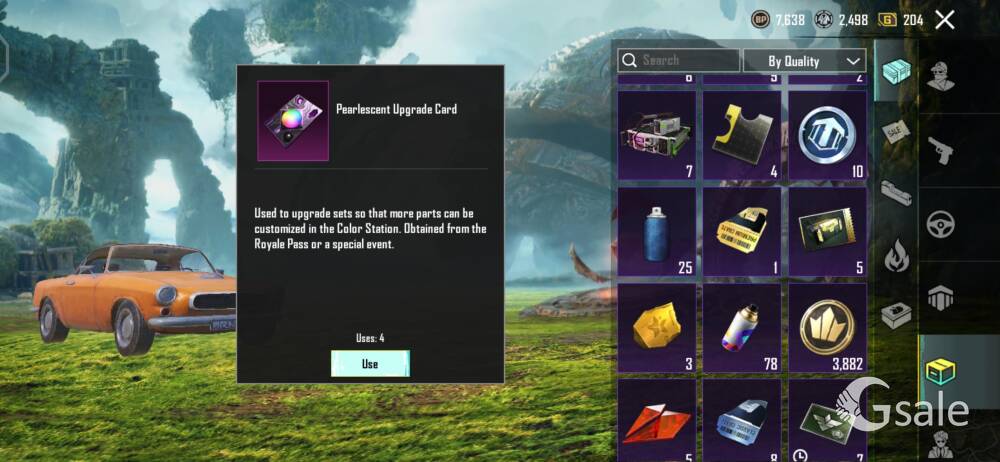Screen dimensions: 1000x462
Task: Choose the yellow premium crate coupon
Action: point(742,231)
